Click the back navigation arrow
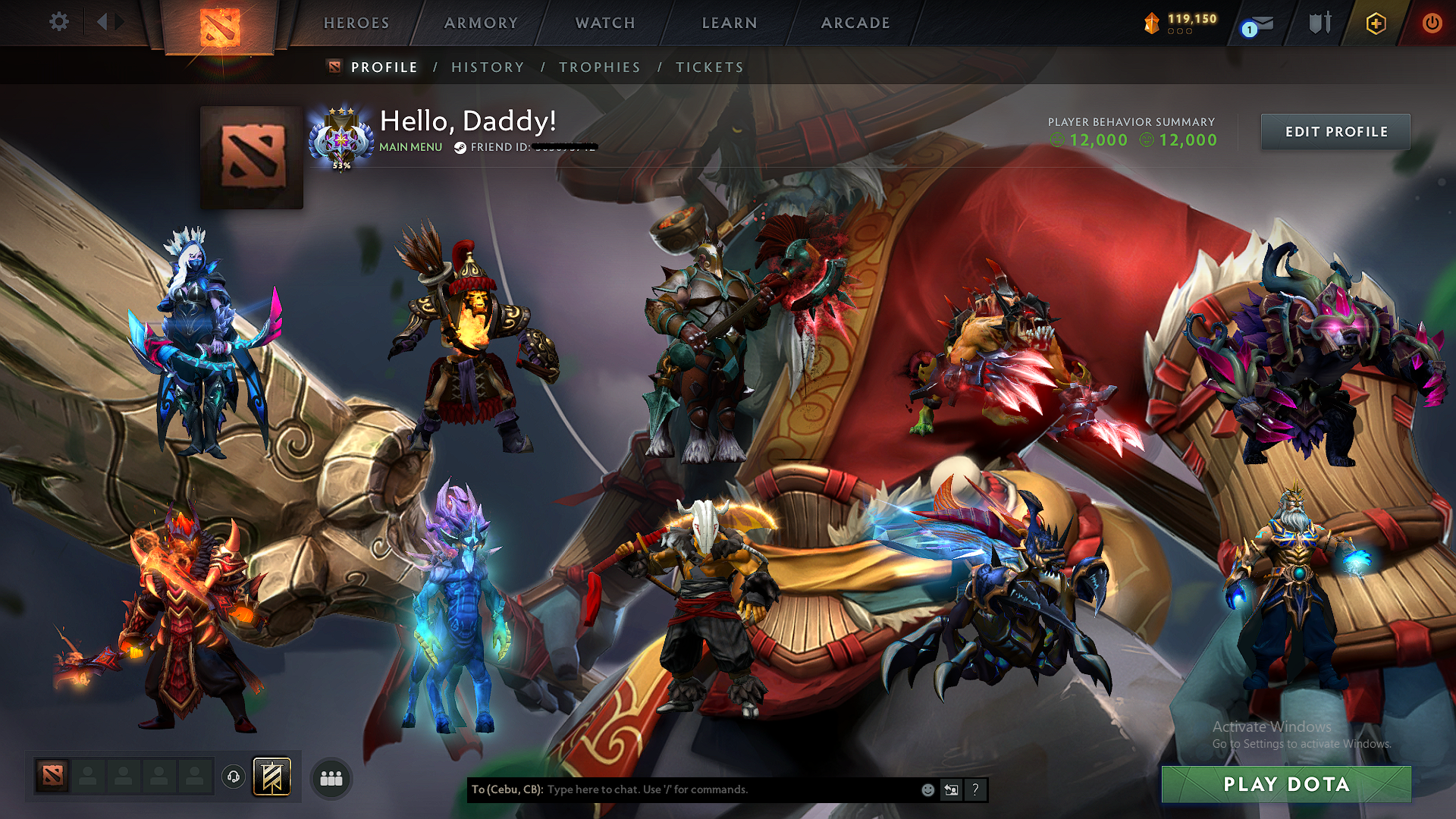Screen dimensions: 1456x819 click(102, 21)
